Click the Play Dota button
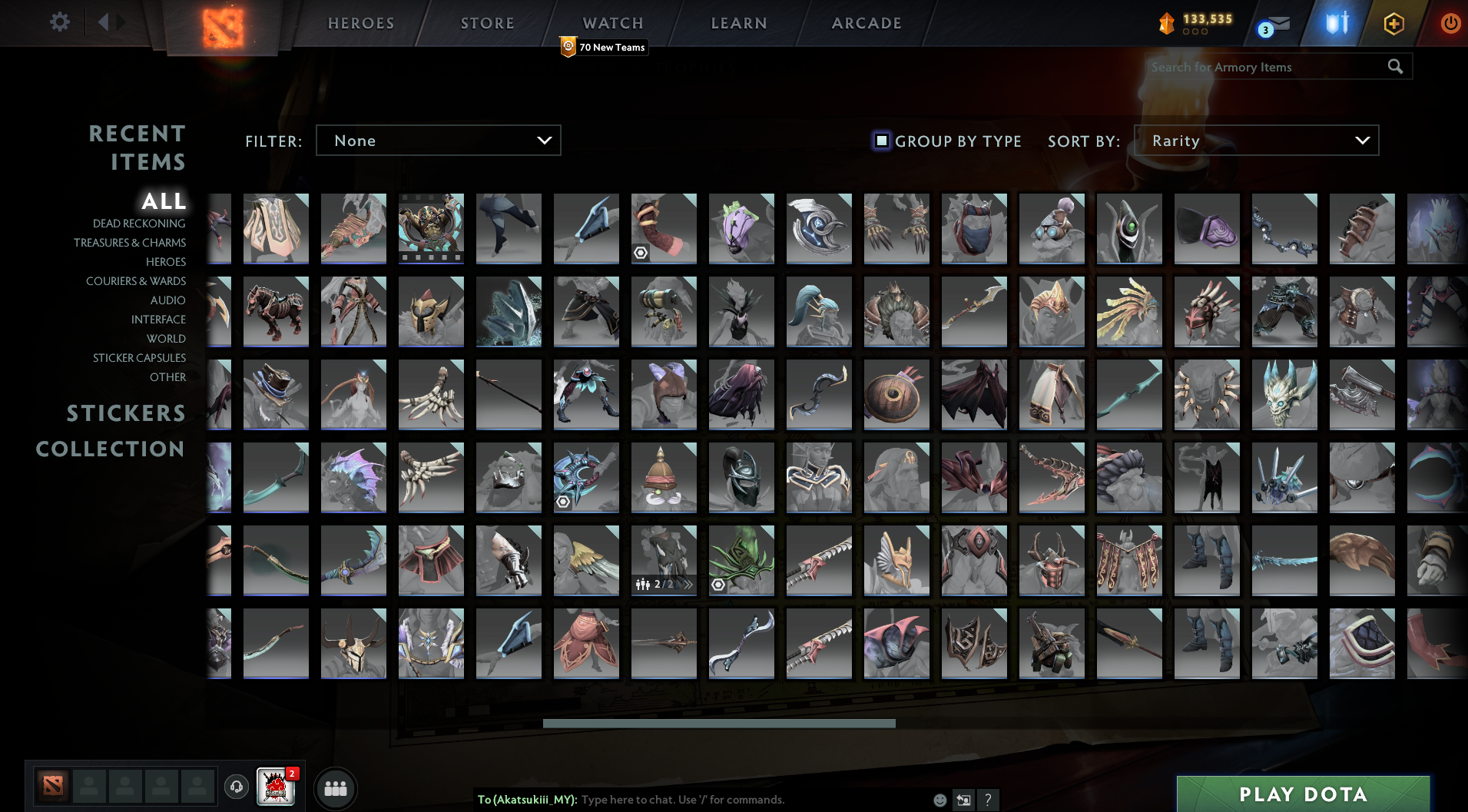 (x=1302, y=795)
